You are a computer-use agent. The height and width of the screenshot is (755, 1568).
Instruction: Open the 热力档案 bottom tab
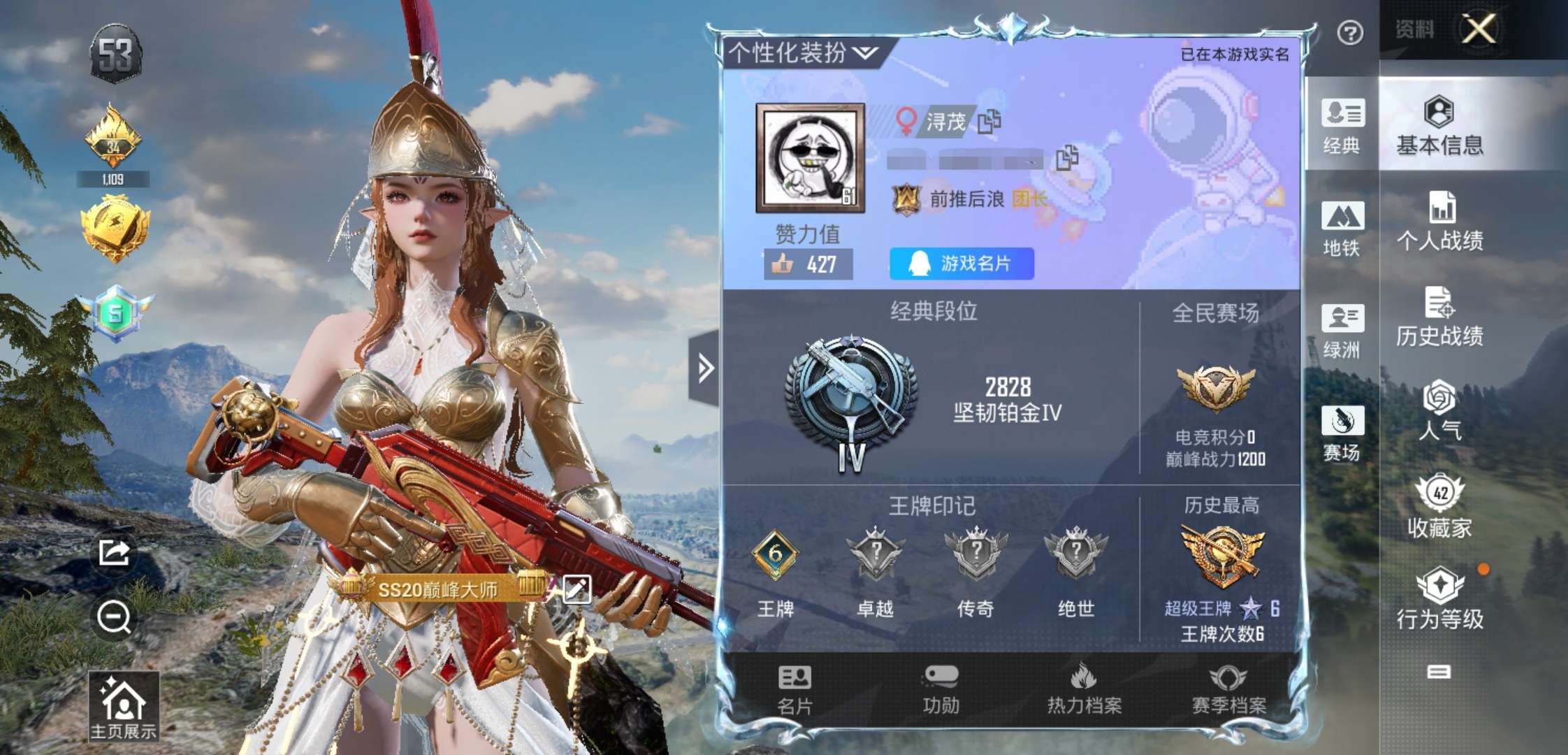click(x=1084, y=689)
